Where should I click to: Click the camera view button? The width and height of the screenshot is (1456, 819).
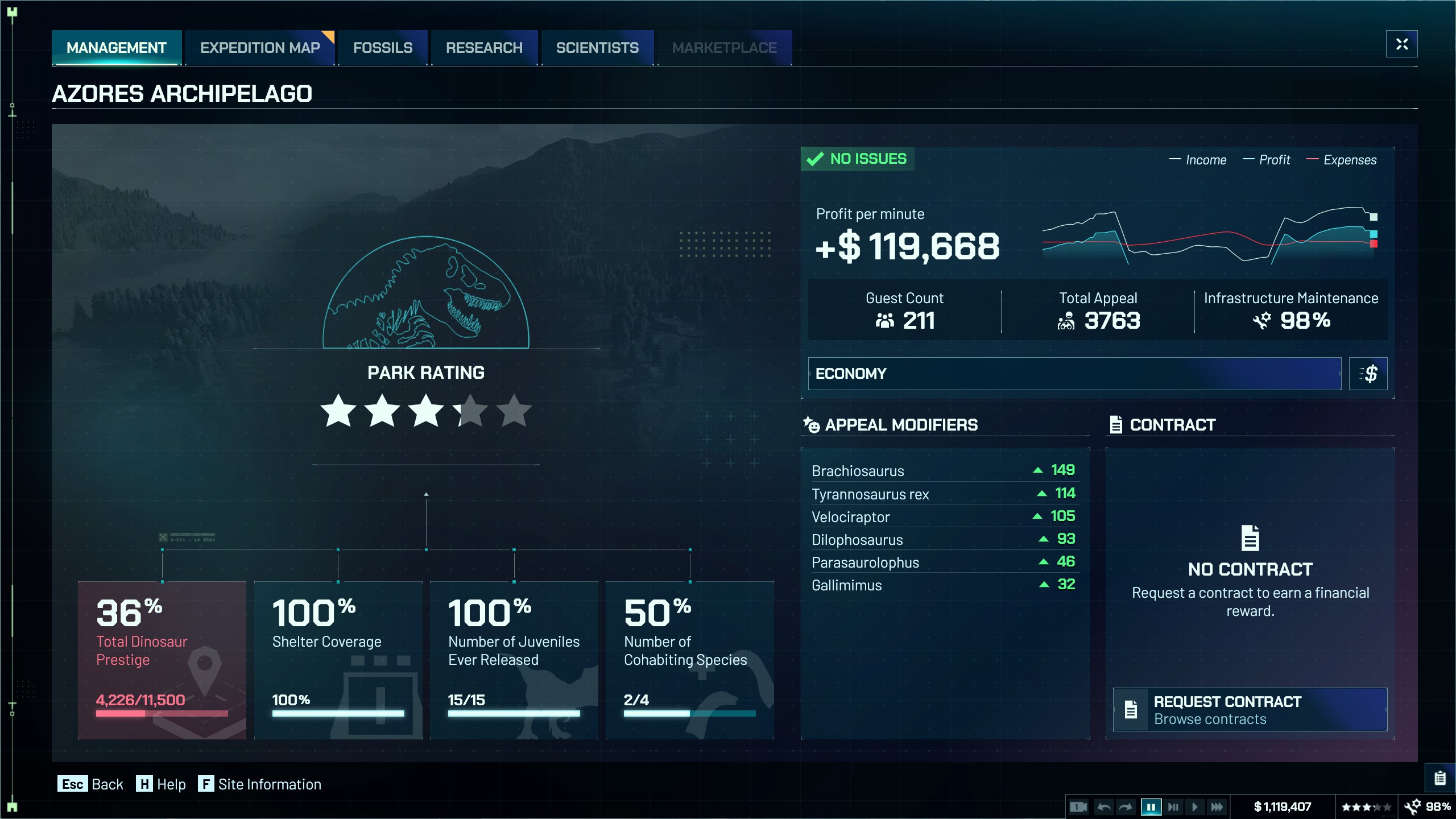(1078, 806)
